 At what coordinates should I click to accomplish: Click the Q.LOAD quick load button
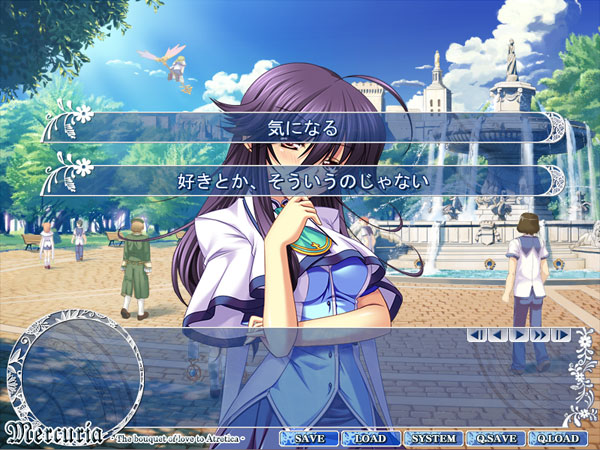click(557, 439)
